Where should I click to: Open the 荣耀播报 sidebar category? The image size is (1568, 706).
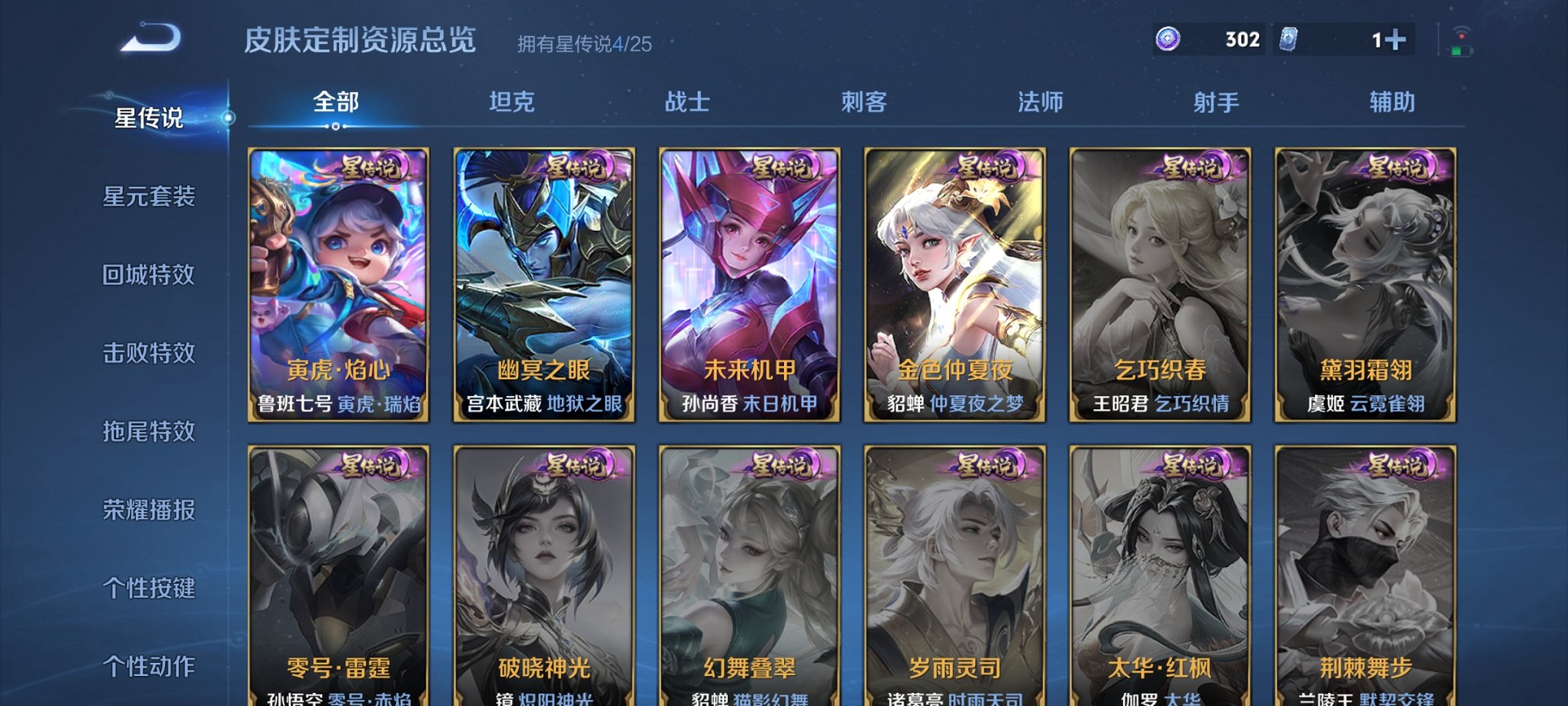[x=151, y=510]
